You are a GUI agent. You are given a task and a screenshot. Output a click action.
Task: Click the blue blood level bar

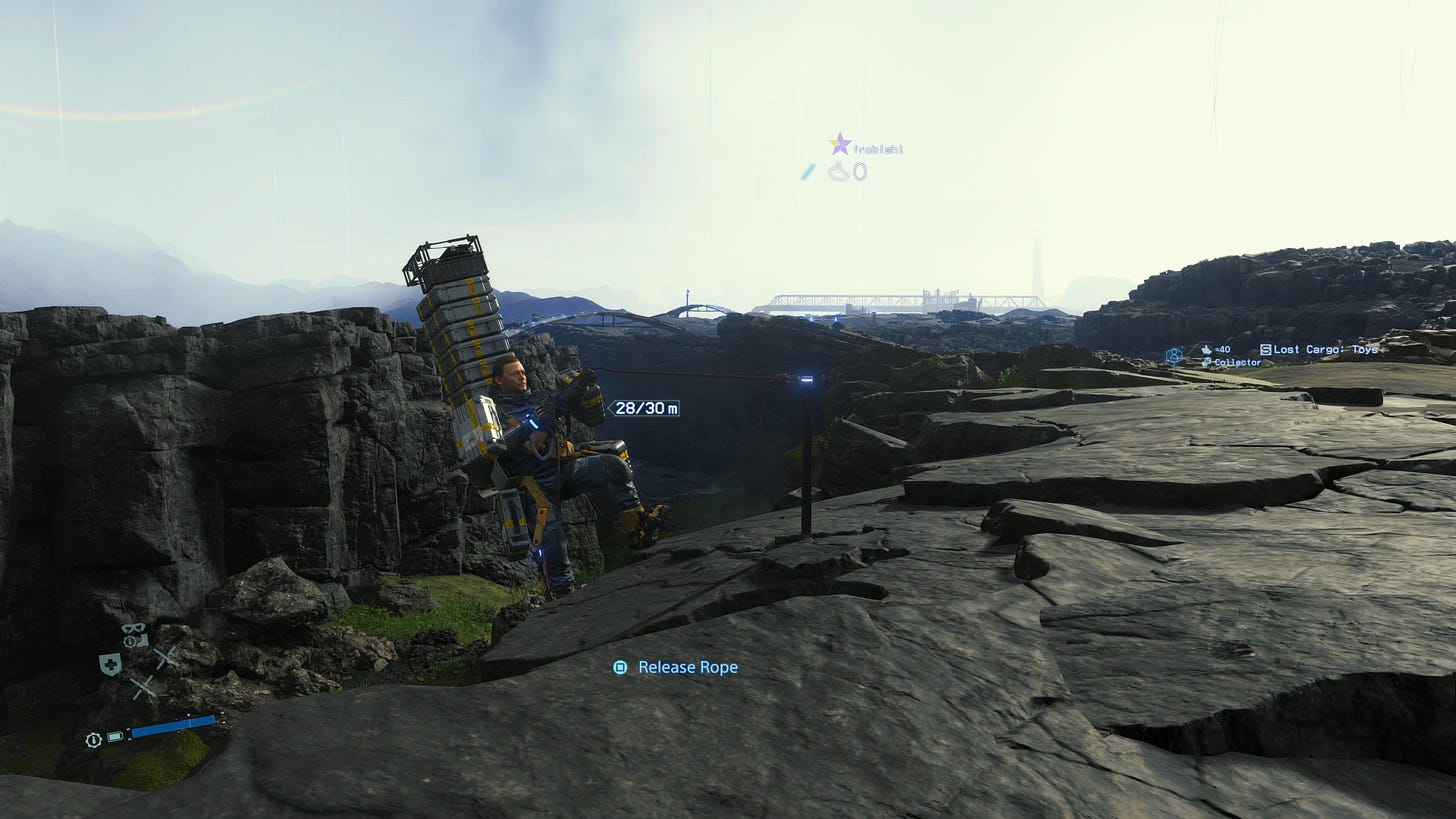[x=173, y=725]
